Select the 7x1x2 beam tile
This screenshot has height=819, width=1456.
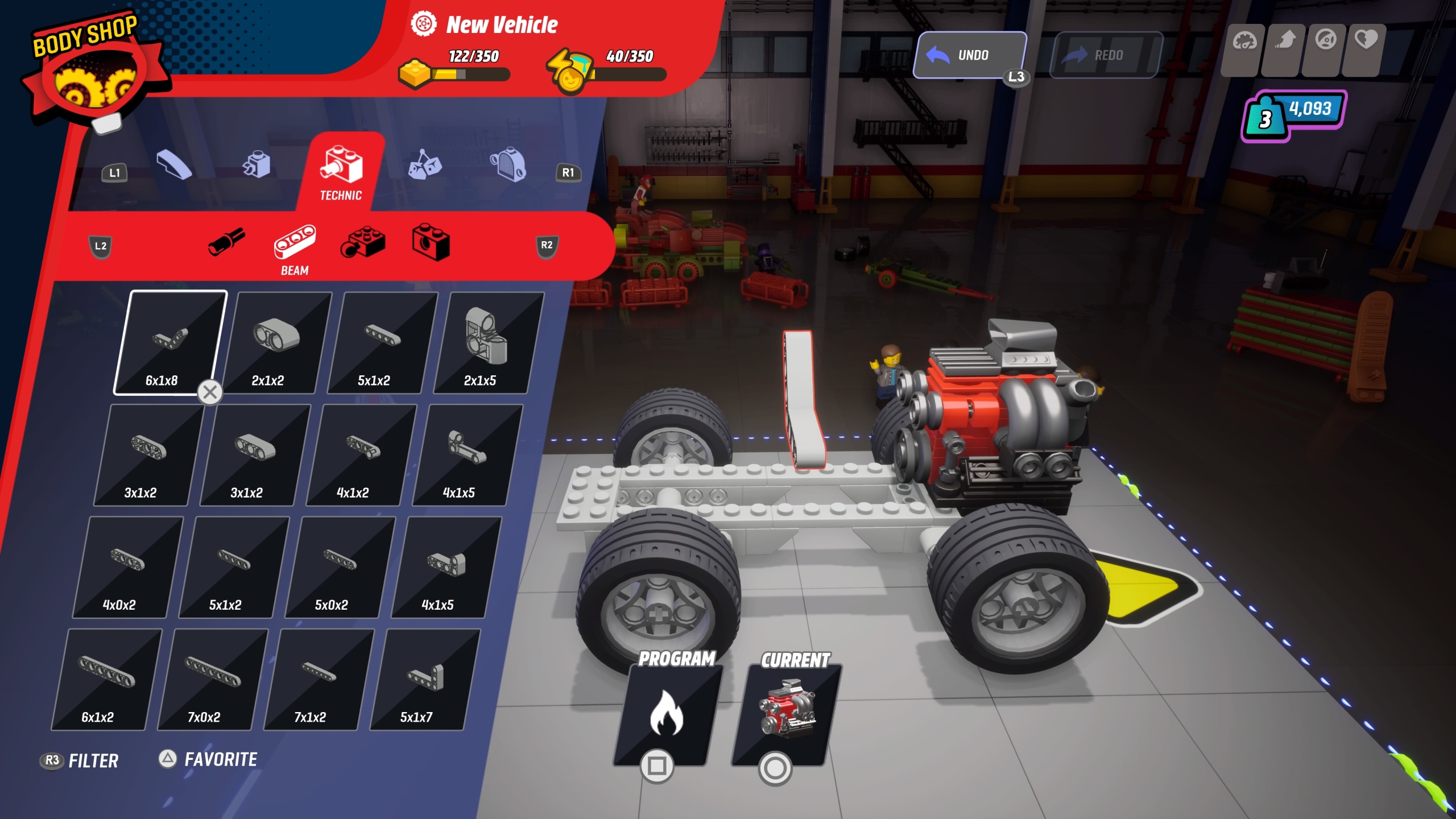[x=317, y=679]
